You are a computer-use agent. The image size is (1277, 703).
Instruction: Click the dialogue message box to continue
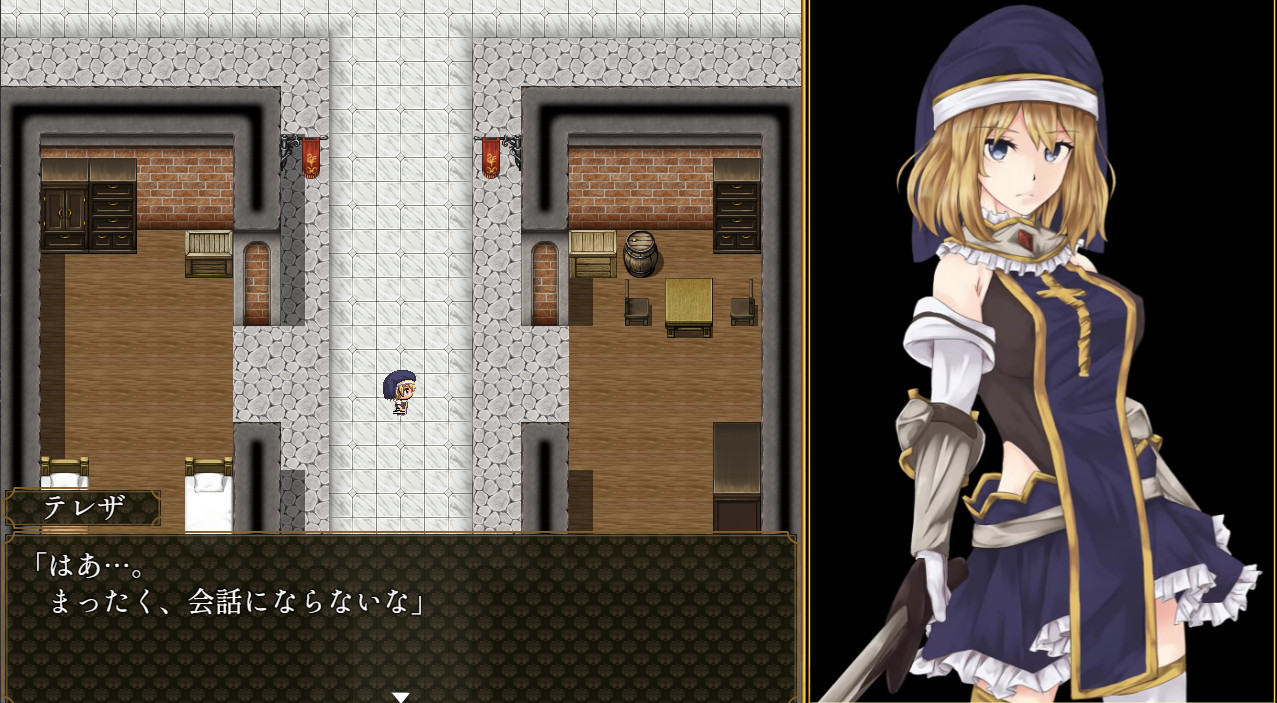[400, 615]
